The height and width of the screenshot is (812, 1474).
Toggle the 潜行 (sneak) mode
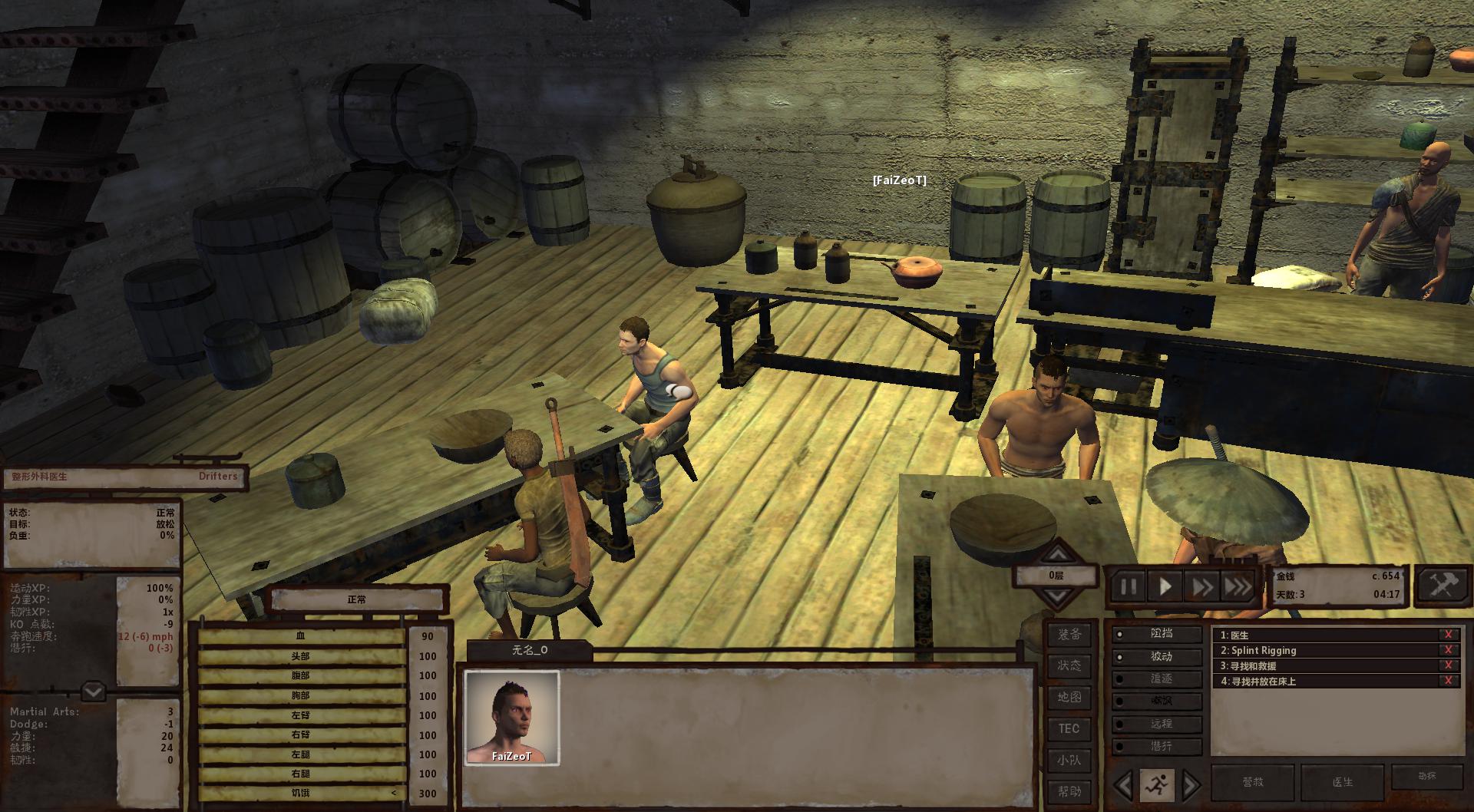click(x=1159, y=746)
